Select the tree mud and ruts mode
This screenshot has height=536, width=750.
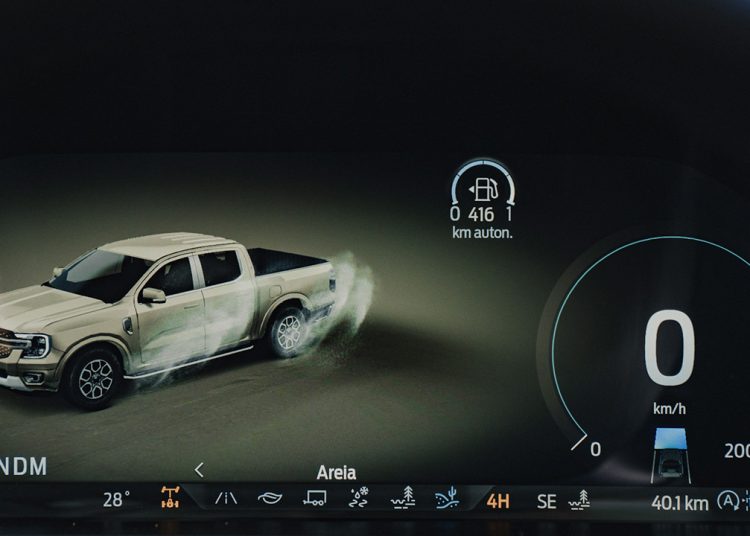pyautogui.click(x=403, y=498)
